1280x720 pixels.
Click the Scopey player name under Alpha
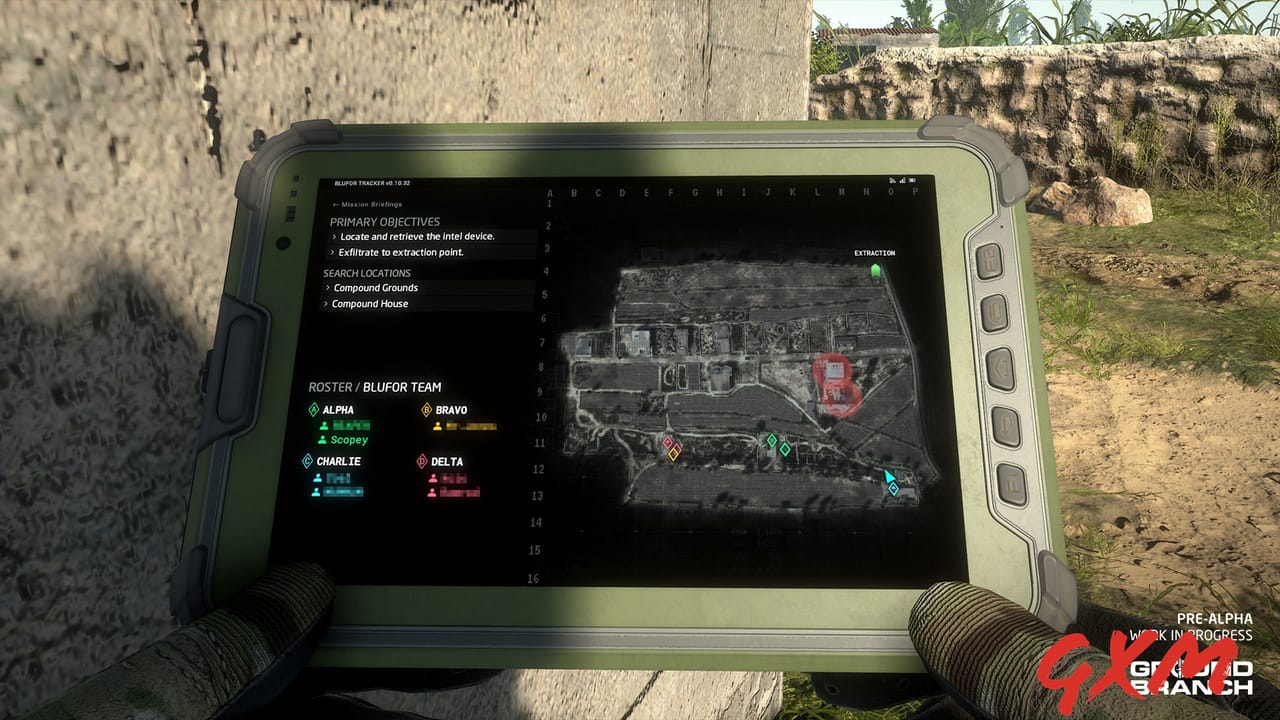click(x=350, y=439)
